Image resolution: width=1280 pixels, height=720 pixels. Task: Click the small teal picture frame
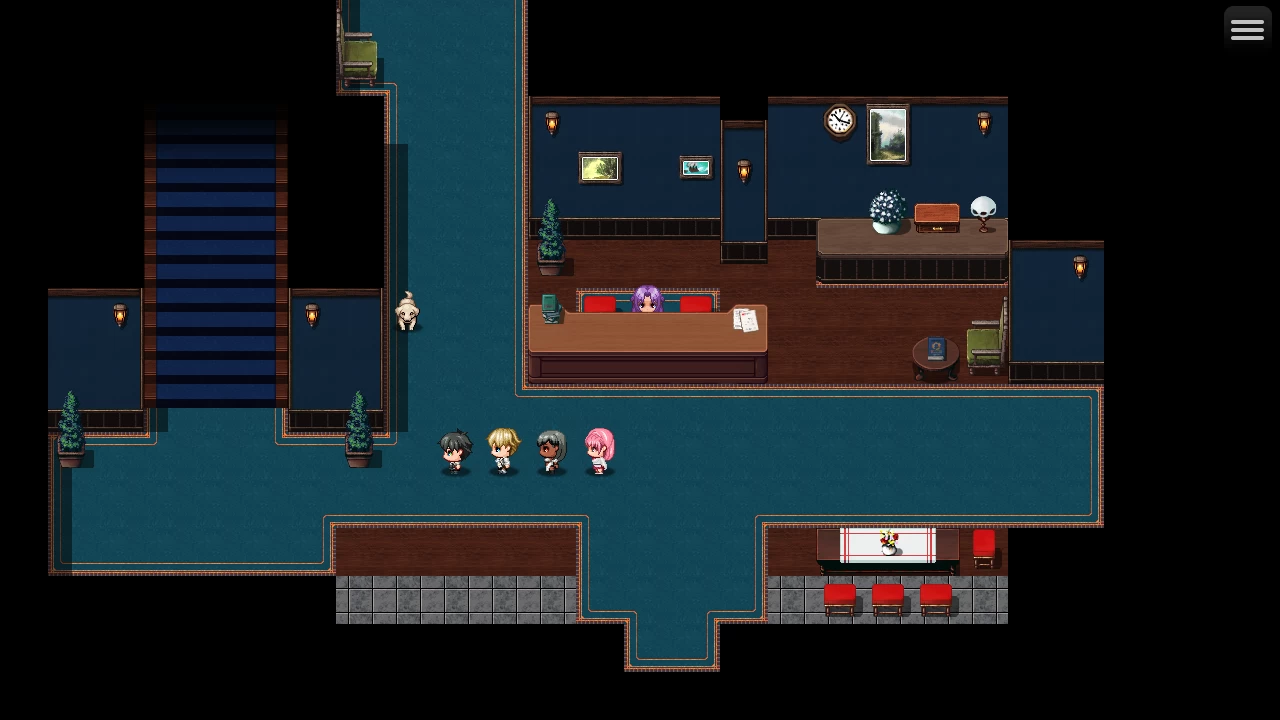coord(697,167)
